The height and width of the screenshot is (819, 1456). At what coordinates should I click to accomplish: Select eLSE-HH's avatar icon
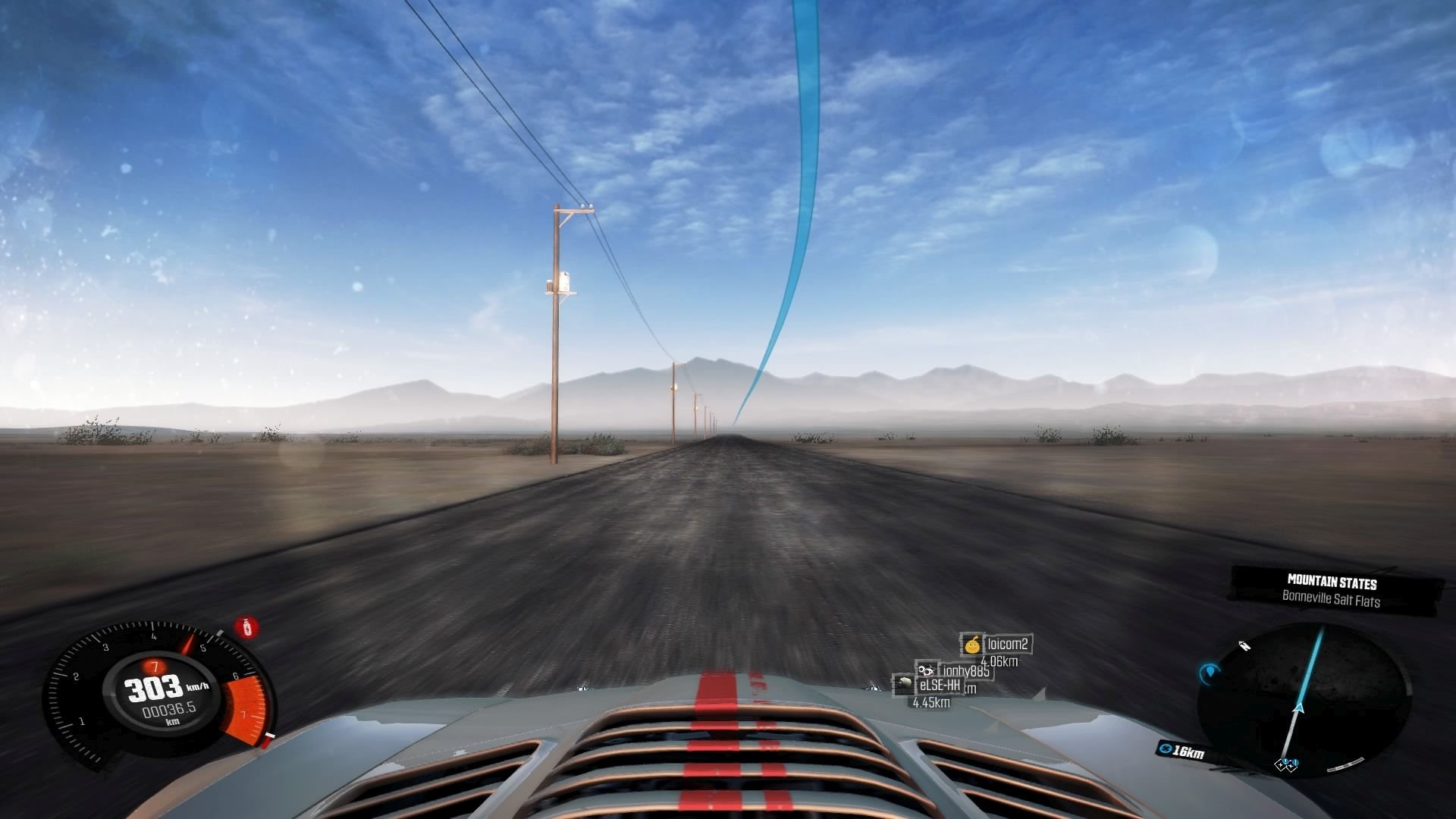[x=905, y=685]
